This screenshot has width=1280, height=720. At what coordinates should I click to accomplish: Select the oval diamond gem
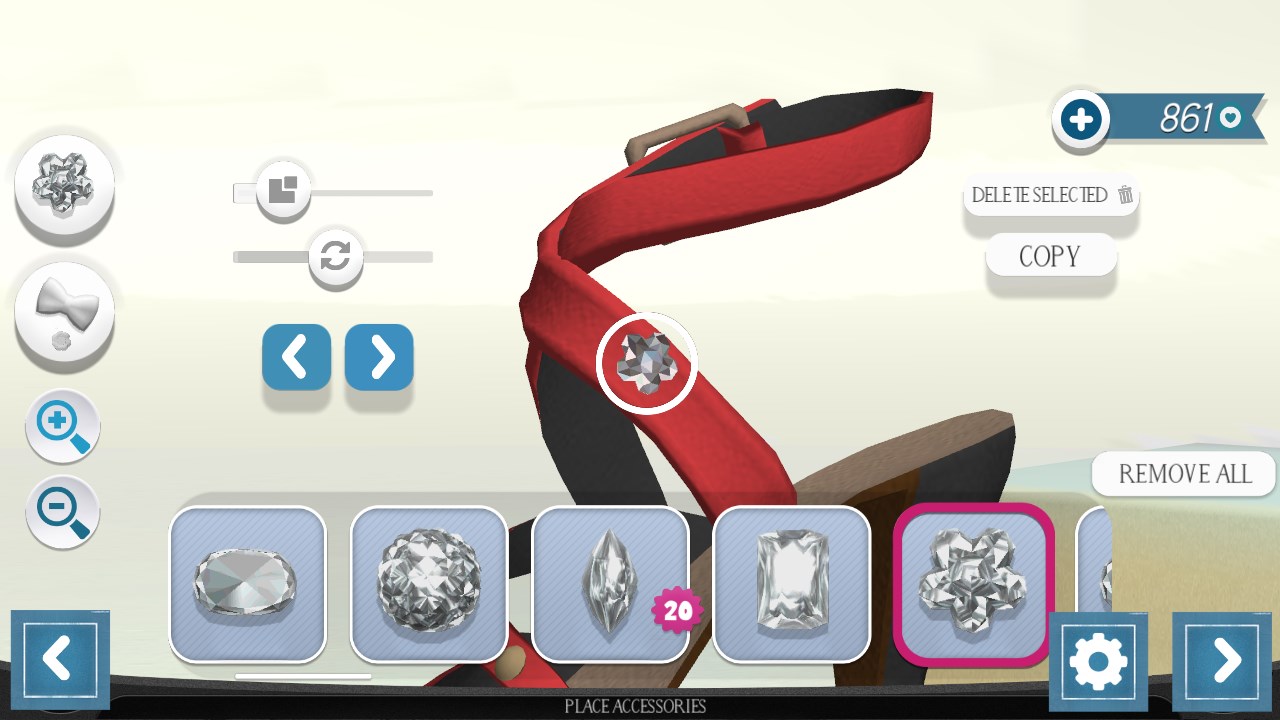click(x=247, y=583)
